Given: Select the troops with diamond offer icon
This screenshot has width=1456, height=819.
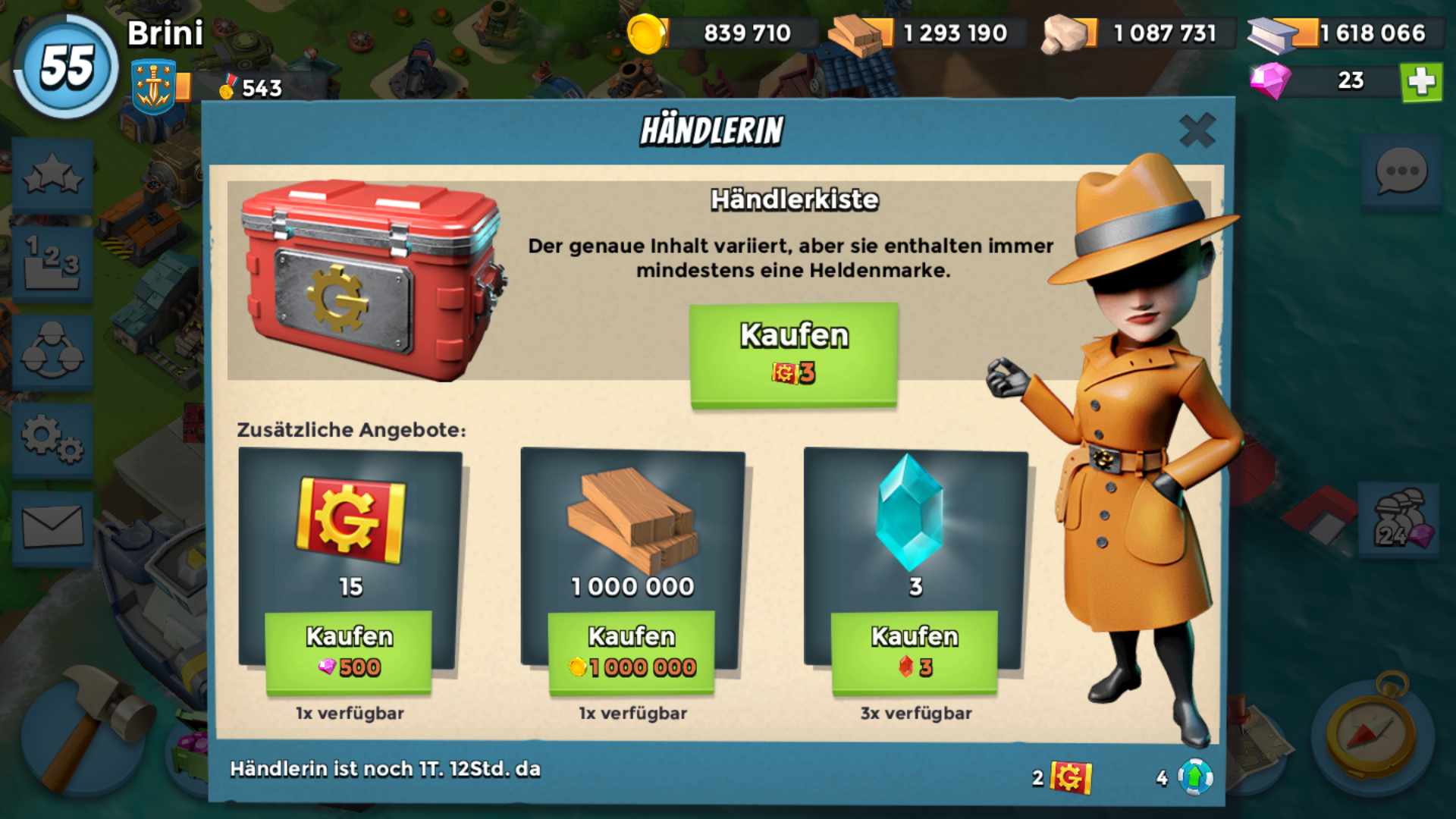Looking at the screenshot, I should tap(1400, 521).
